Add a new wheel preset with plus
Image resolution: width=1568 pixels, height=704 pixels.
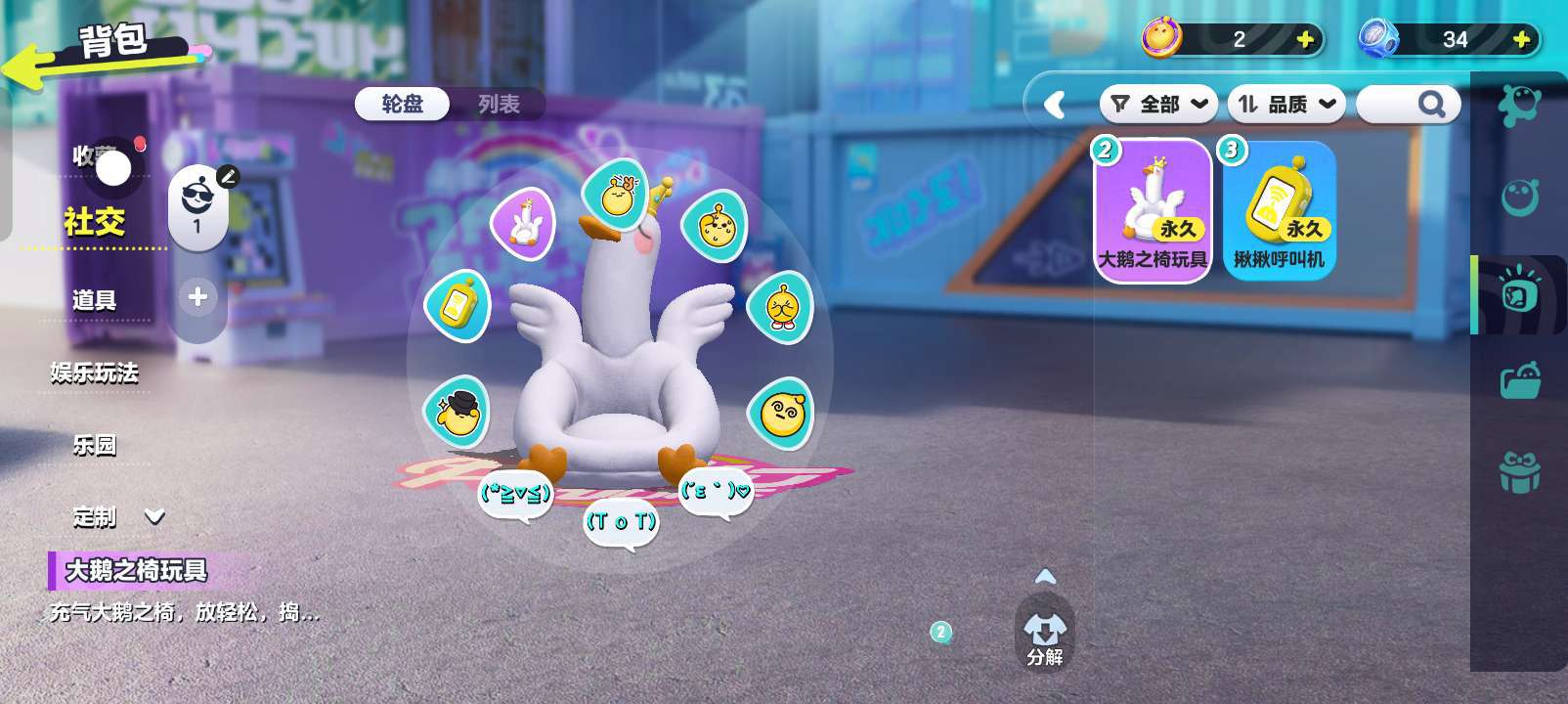tap(197, 296)
